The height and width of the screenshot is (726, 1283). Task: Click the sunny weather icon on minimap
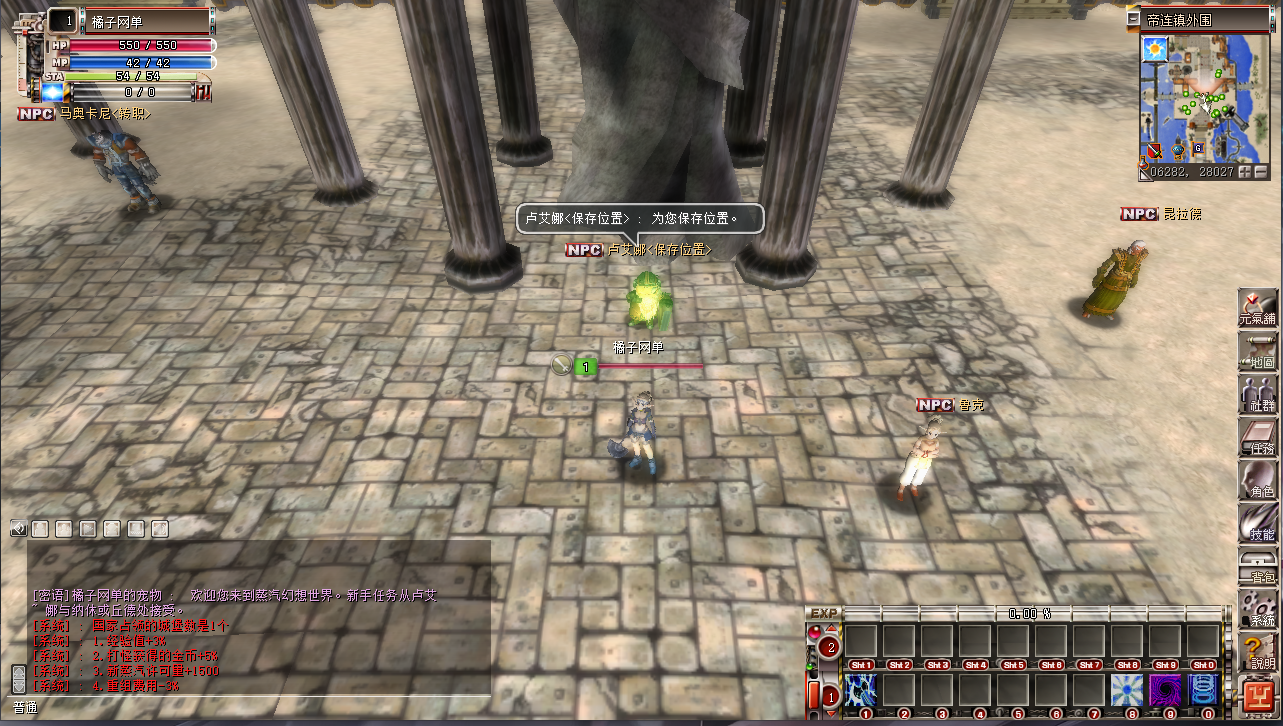pos(1155,48)
